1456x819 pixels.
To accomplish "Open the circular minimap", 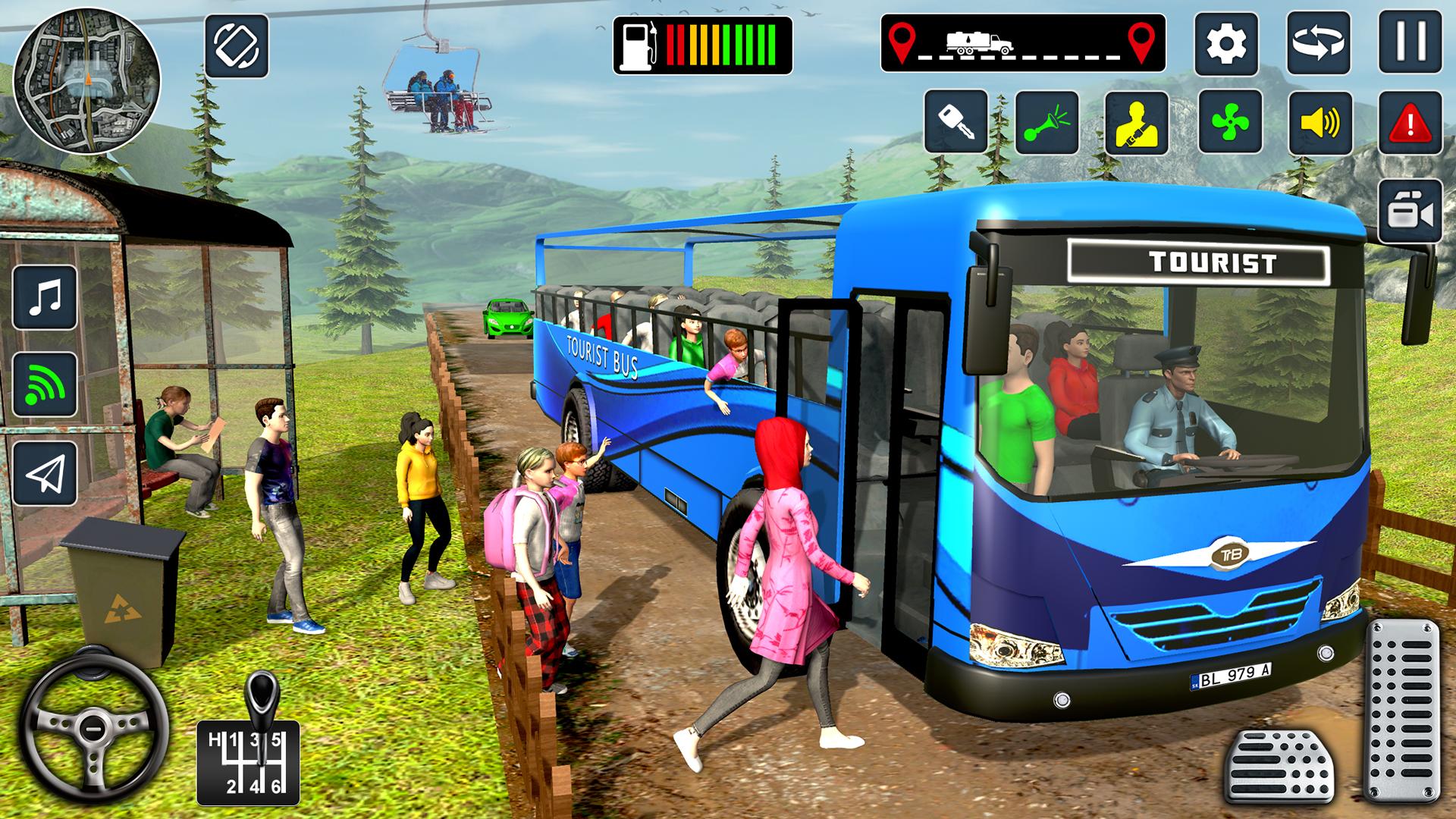I will click(x=86, y=80).
